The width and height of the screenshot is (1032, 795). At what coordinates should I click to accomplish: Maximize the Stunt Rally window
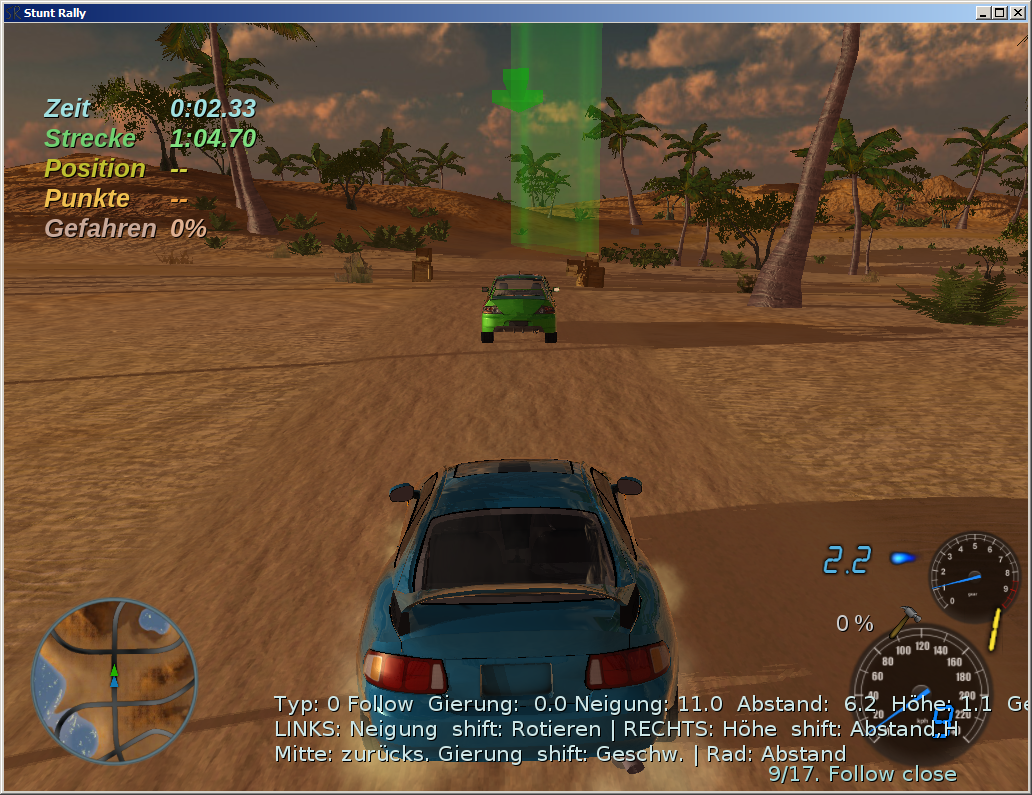1001,13
